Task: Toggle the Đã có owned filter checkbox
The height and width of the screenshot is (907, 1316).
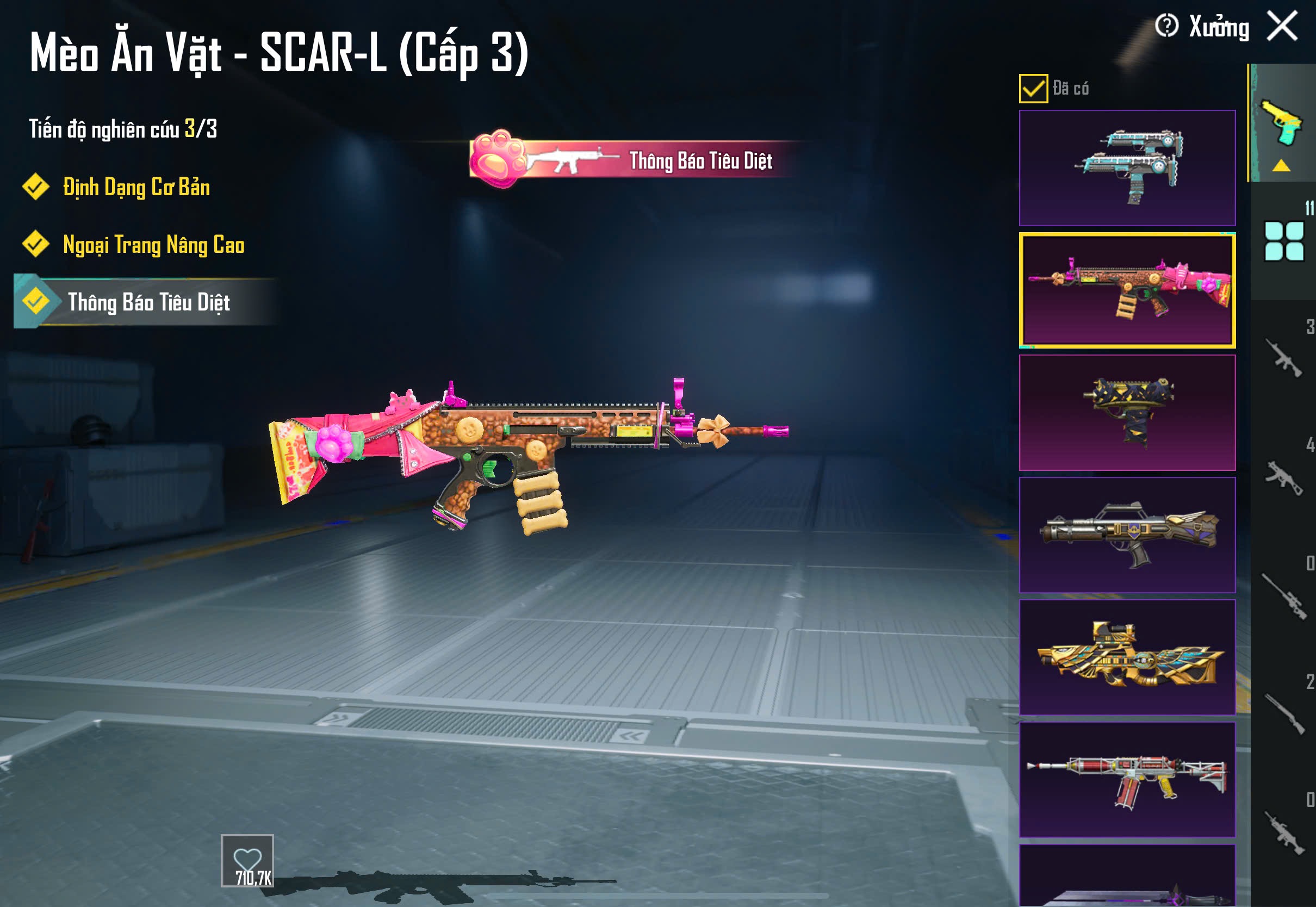Action: 1033,89
